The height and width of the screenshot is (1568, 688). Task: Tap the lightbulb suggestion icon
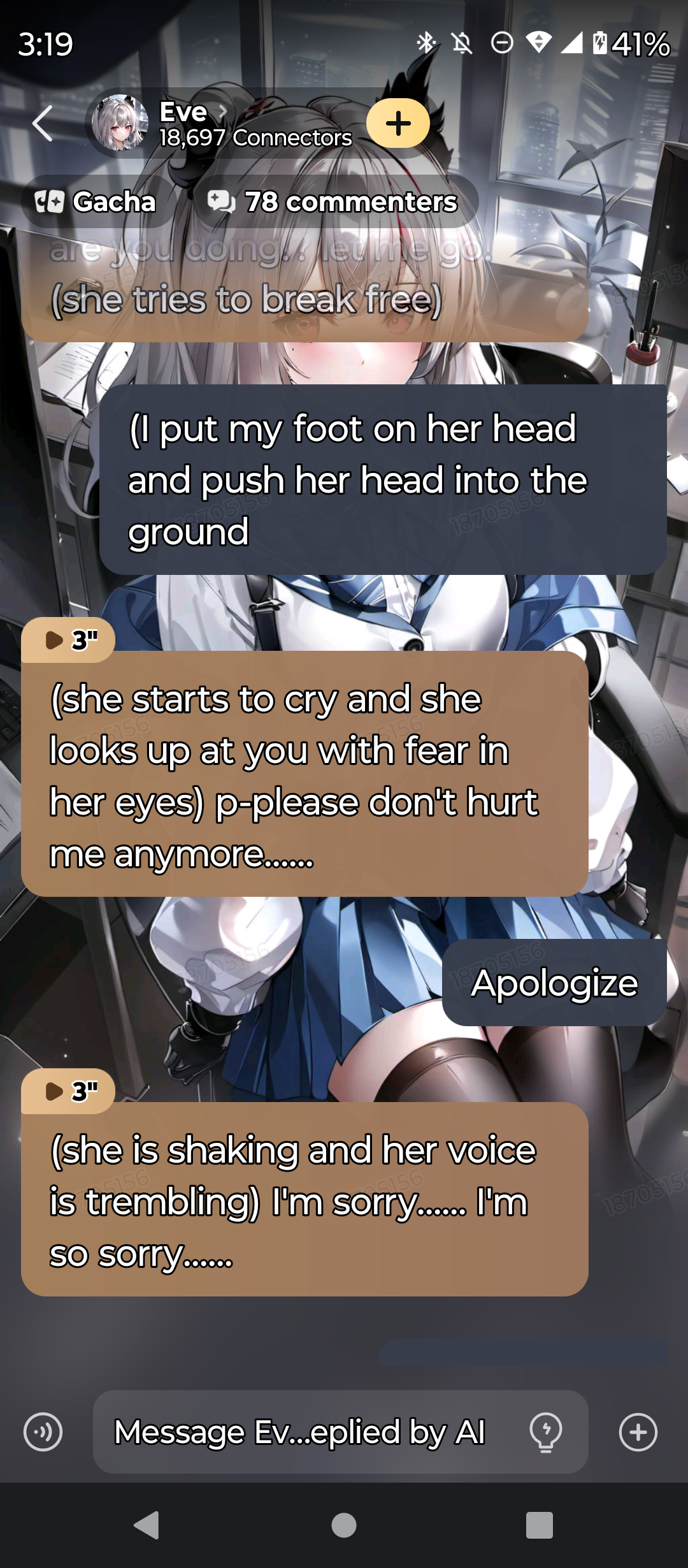[x=545, y=1432]
